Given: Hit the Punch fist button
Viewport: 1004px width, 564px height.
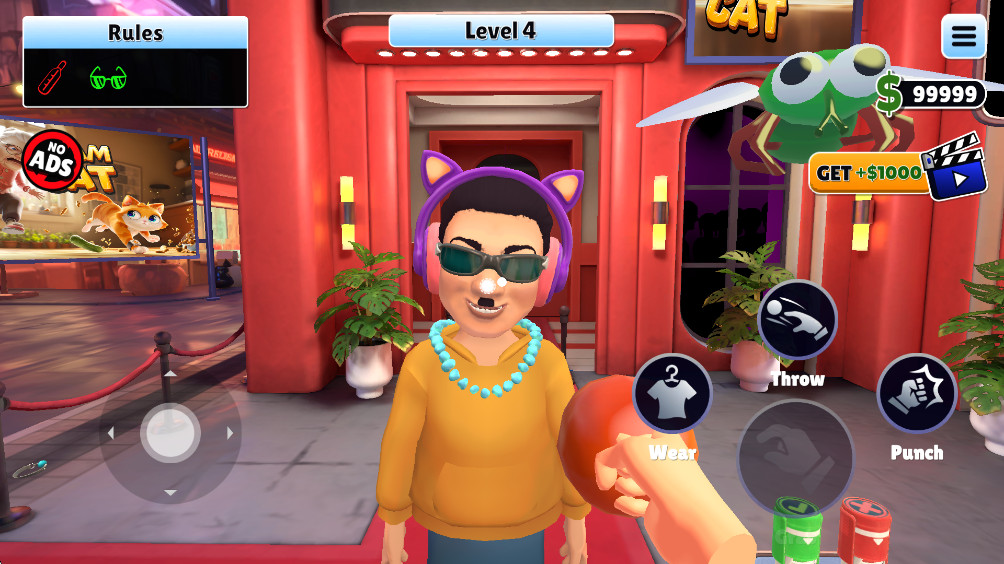Looking at the screenshot, I should click(916, 393).
